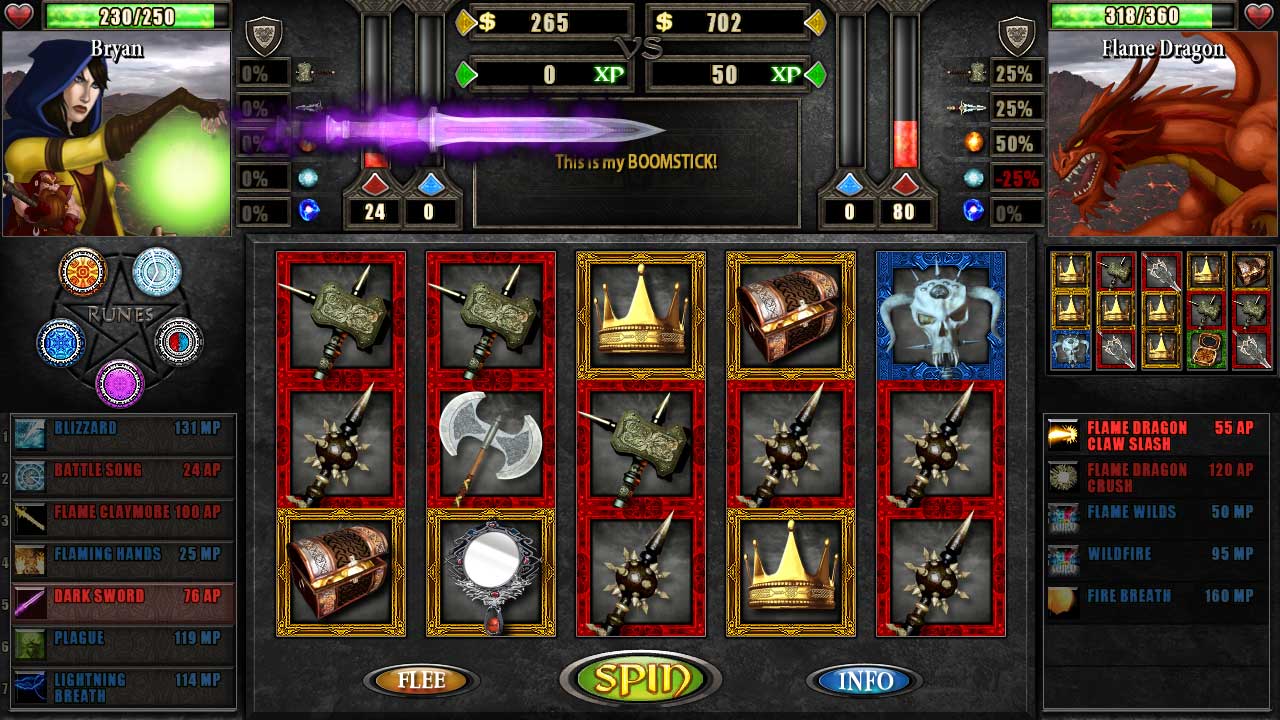The height and width of the screenshot is (720, 1280).
Task: Click the golden crown symbol on the middle reel
Action: point(639,313)
